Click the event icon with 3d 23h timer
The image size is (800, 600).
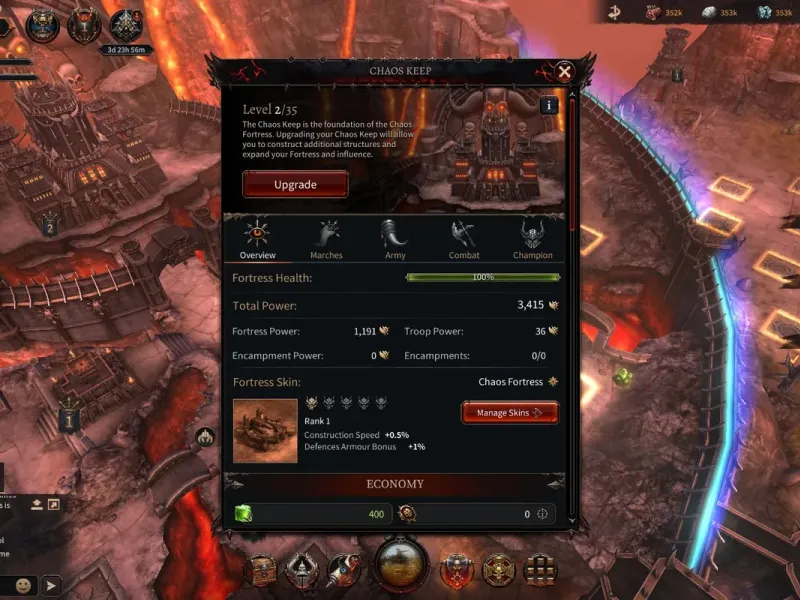click(127, 27)
